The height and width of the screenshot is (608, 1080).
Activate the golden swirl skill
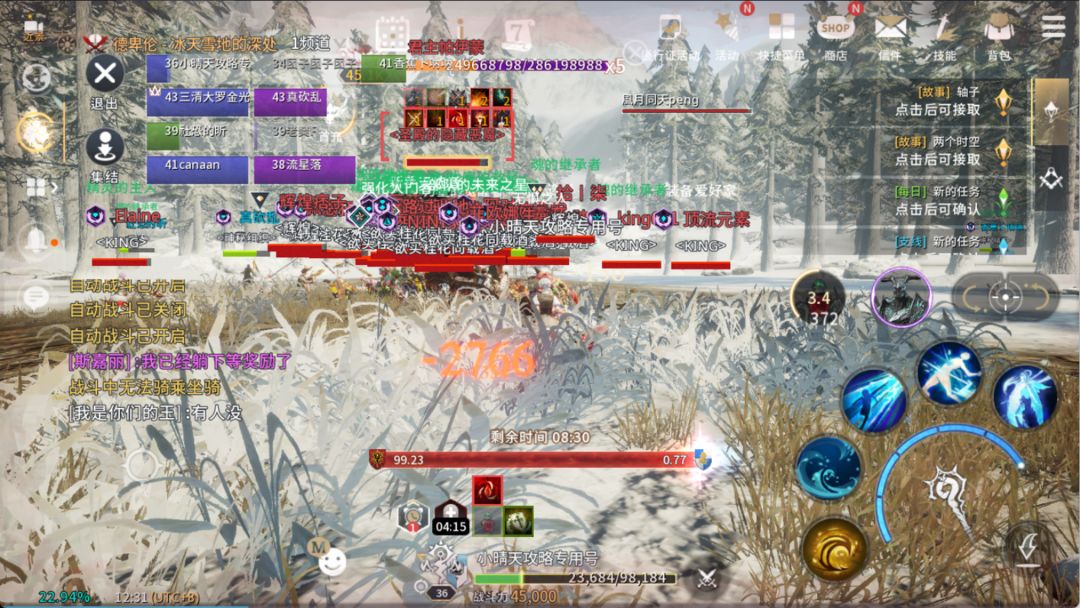[834, 549]
